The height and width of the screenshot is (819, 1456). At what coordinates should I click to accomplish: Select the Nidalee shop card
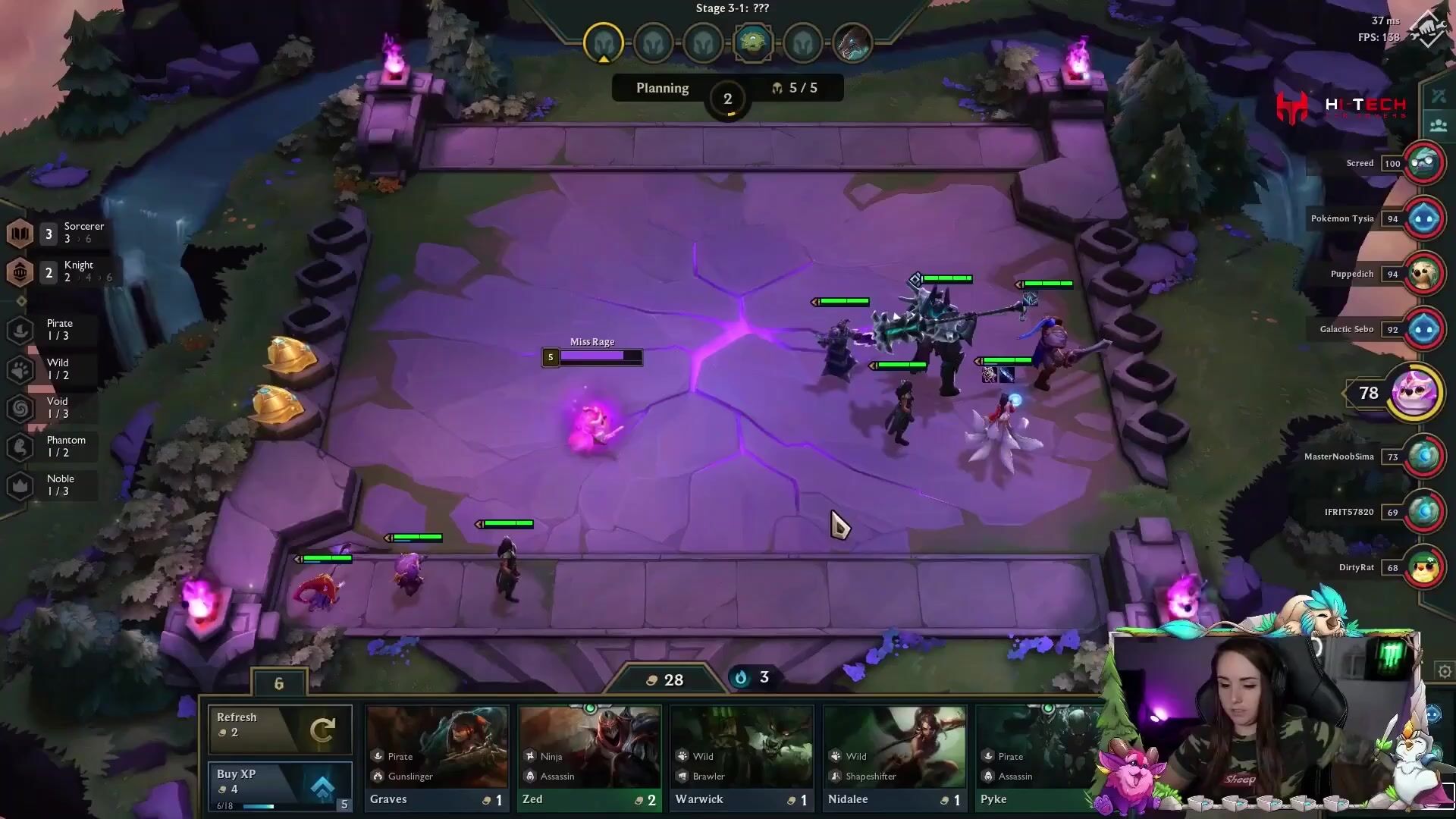click(895, 758)
